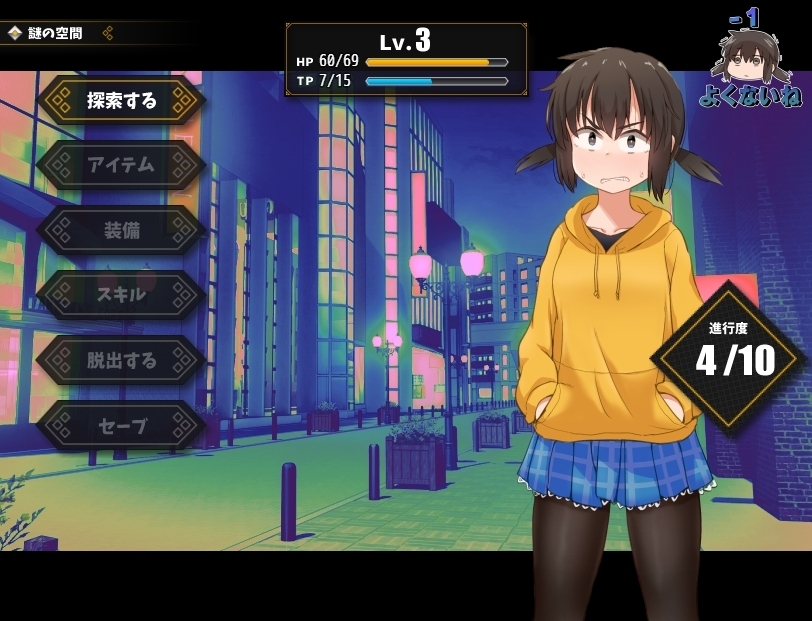
Task: Open the セーブ save menu
Action: (x=122, y=426)
